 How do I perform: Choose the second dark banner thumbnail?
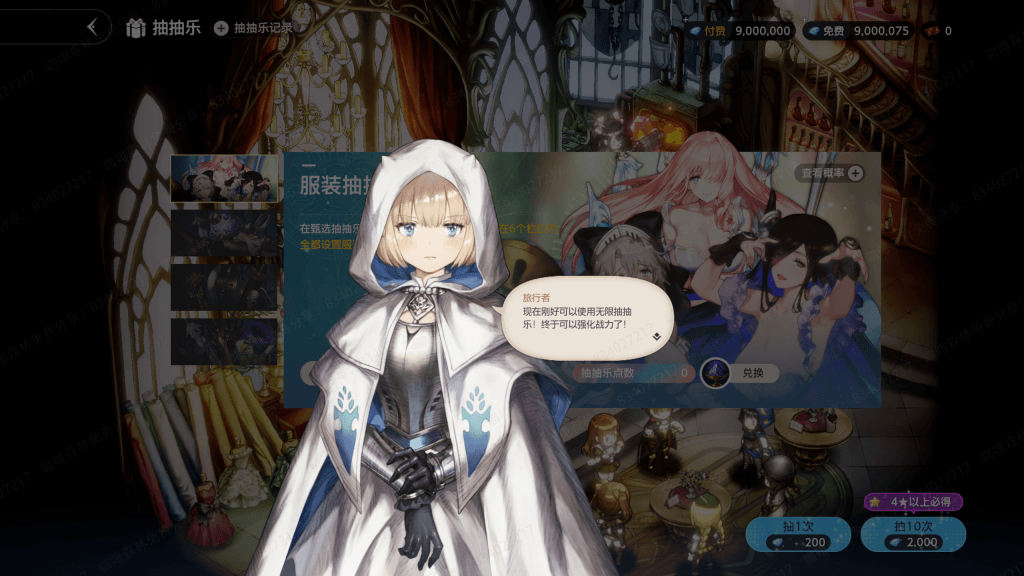coord(224,232)
